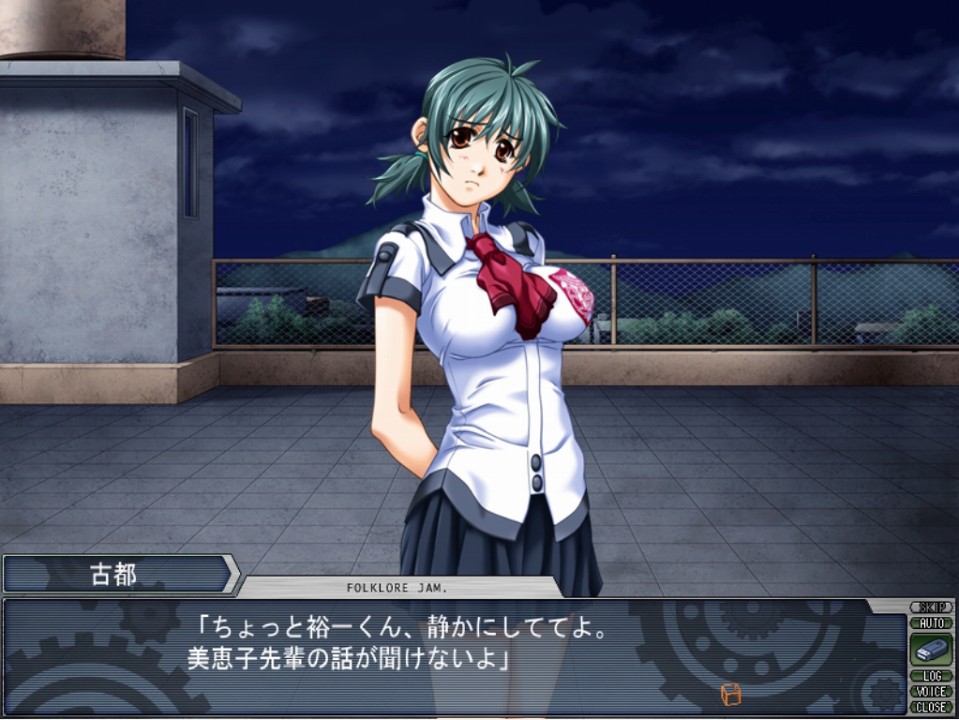Click the SKIP button
The height and width of the screenshot is (720, 959).
pos(931,607)
